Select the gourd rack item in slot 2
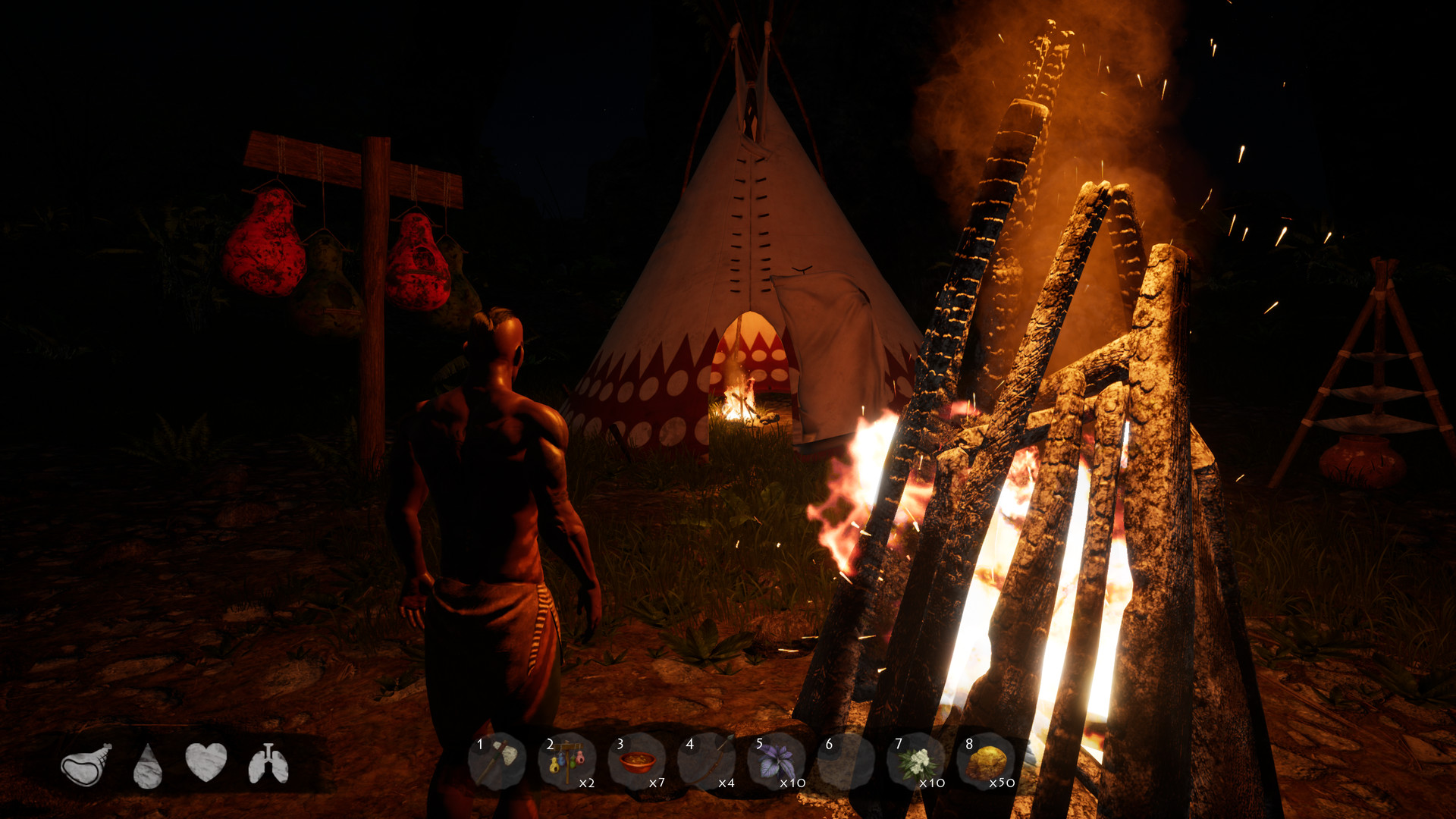The width and height of the screenshot is (1456, 819). pos(567,762)
